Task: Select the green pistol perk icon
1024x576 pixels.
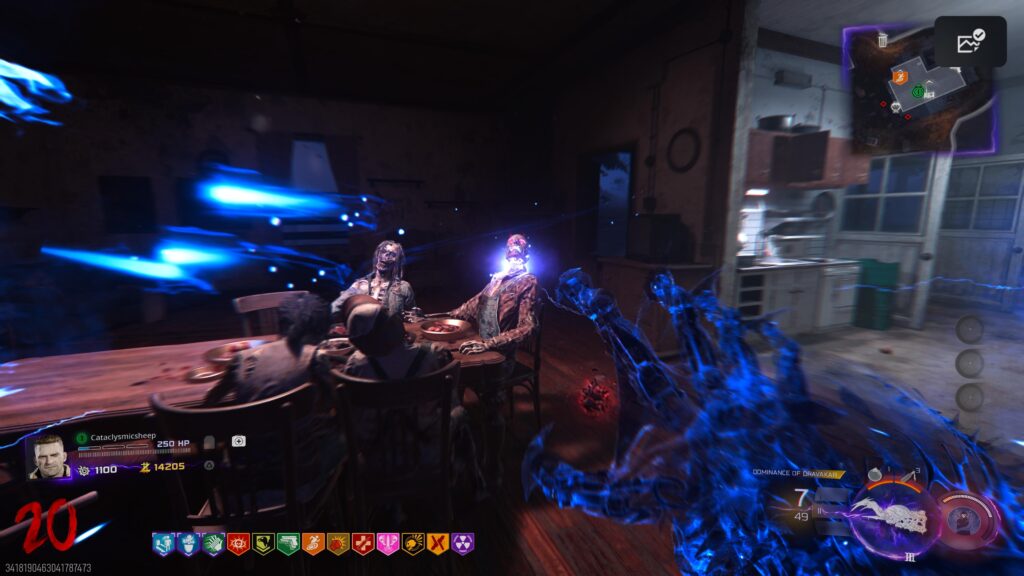Action: [x=288, y=544]
